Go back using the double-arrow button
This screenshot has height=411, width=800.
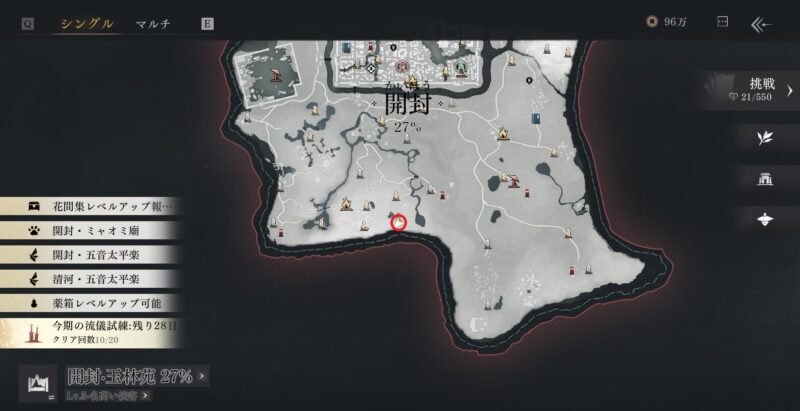point(764,22)
